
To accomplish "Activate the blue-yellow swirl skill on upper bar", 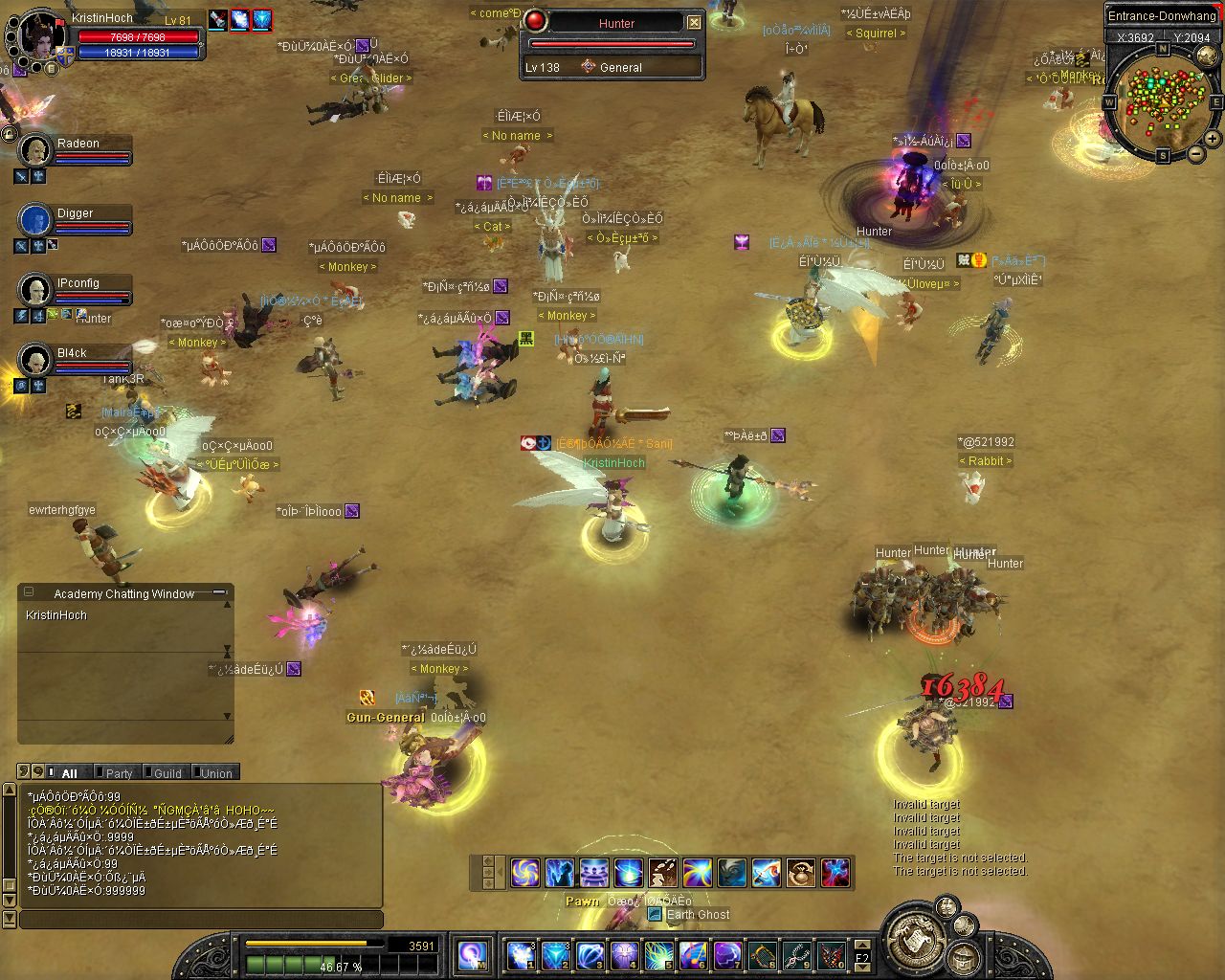I will coord(524,872).
